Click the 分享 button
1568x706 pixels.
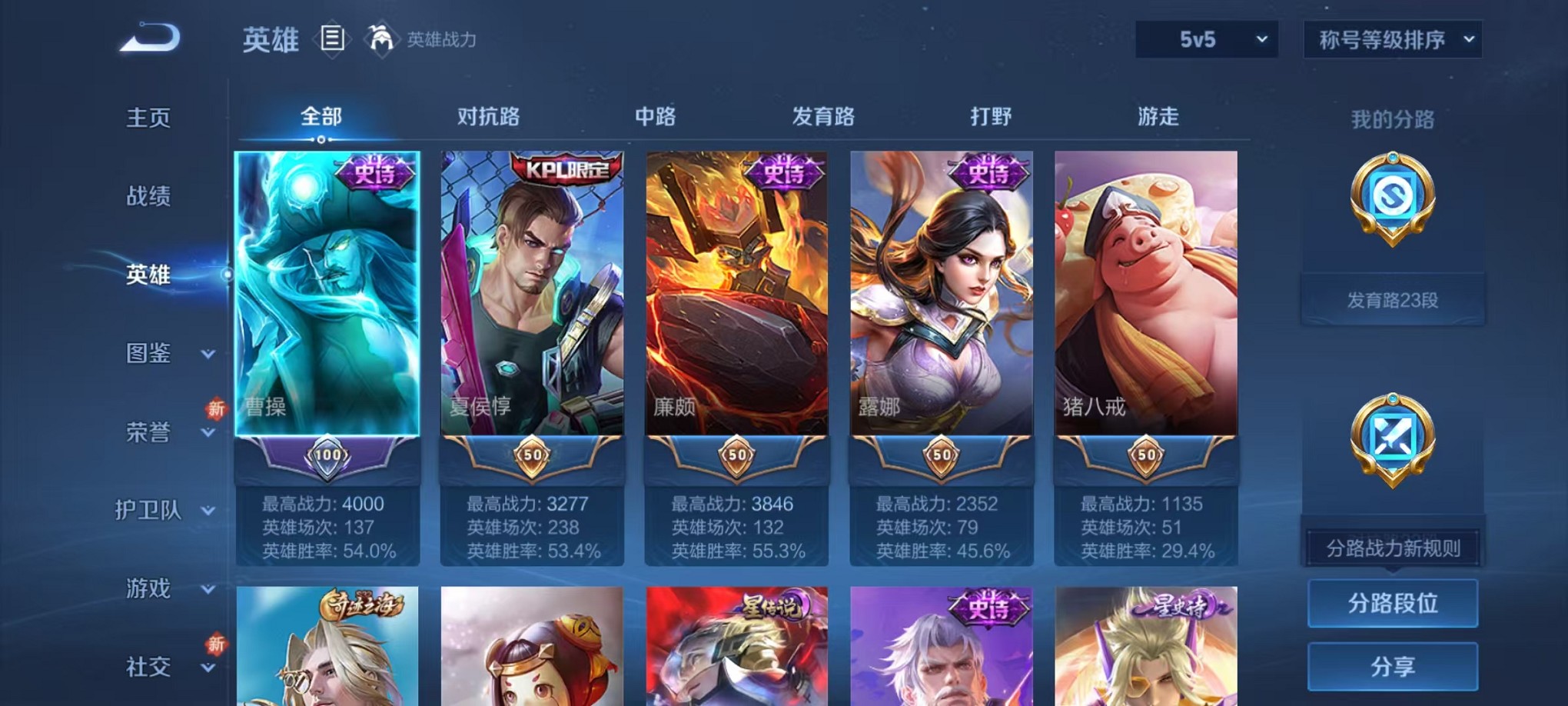click(1393, 666)
